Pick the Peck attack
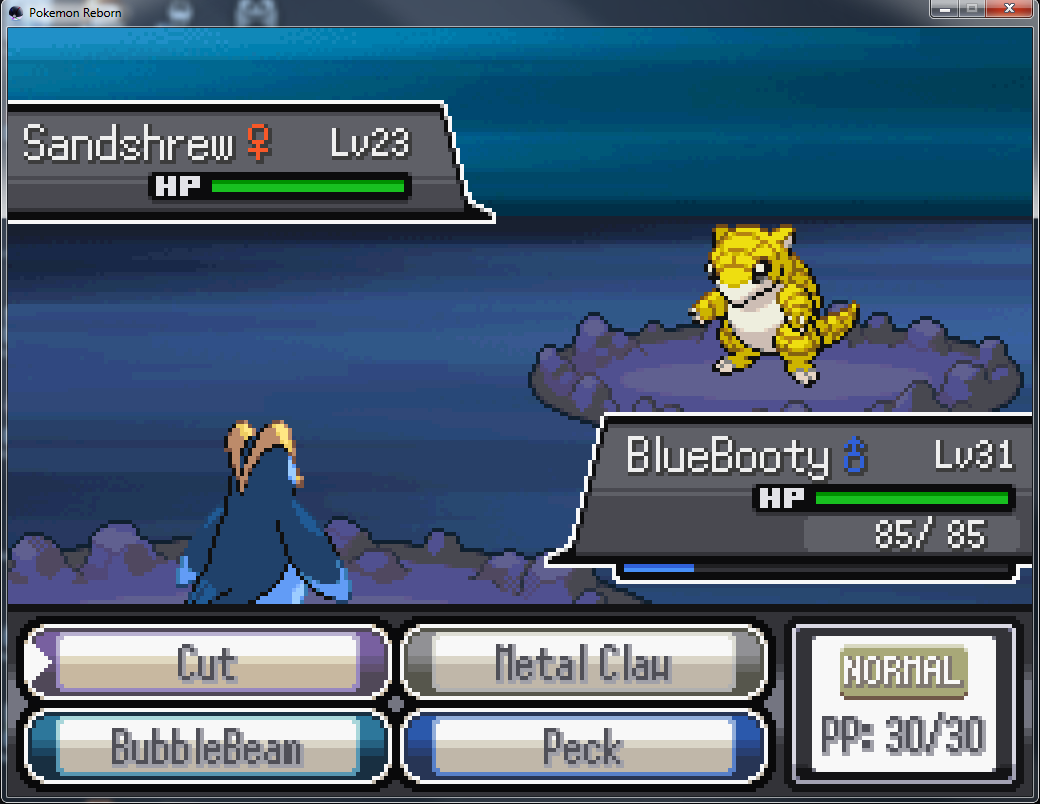This screenshot has height=805, width=1040. (x=583, y=746)
